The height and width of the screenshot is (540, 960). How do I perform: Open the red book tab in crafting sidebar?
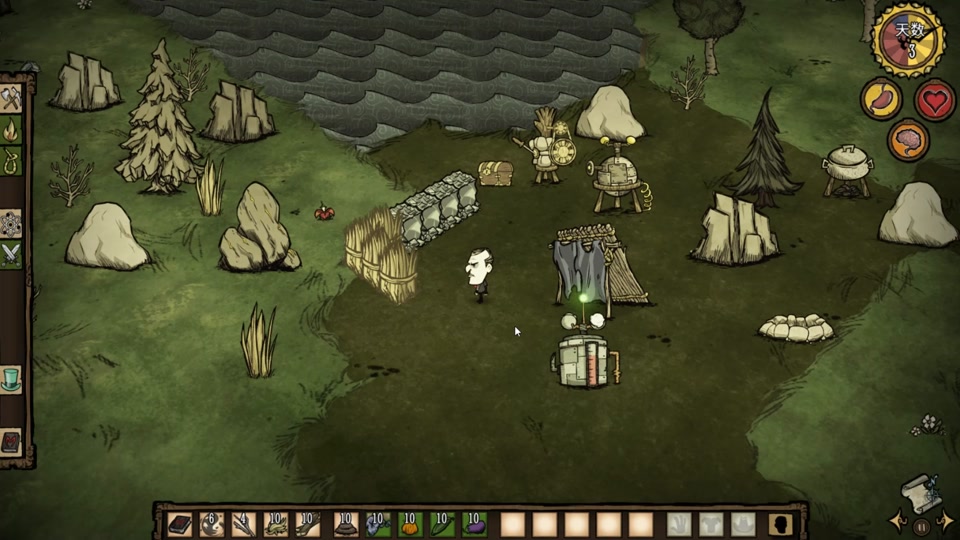coord(11,441)
